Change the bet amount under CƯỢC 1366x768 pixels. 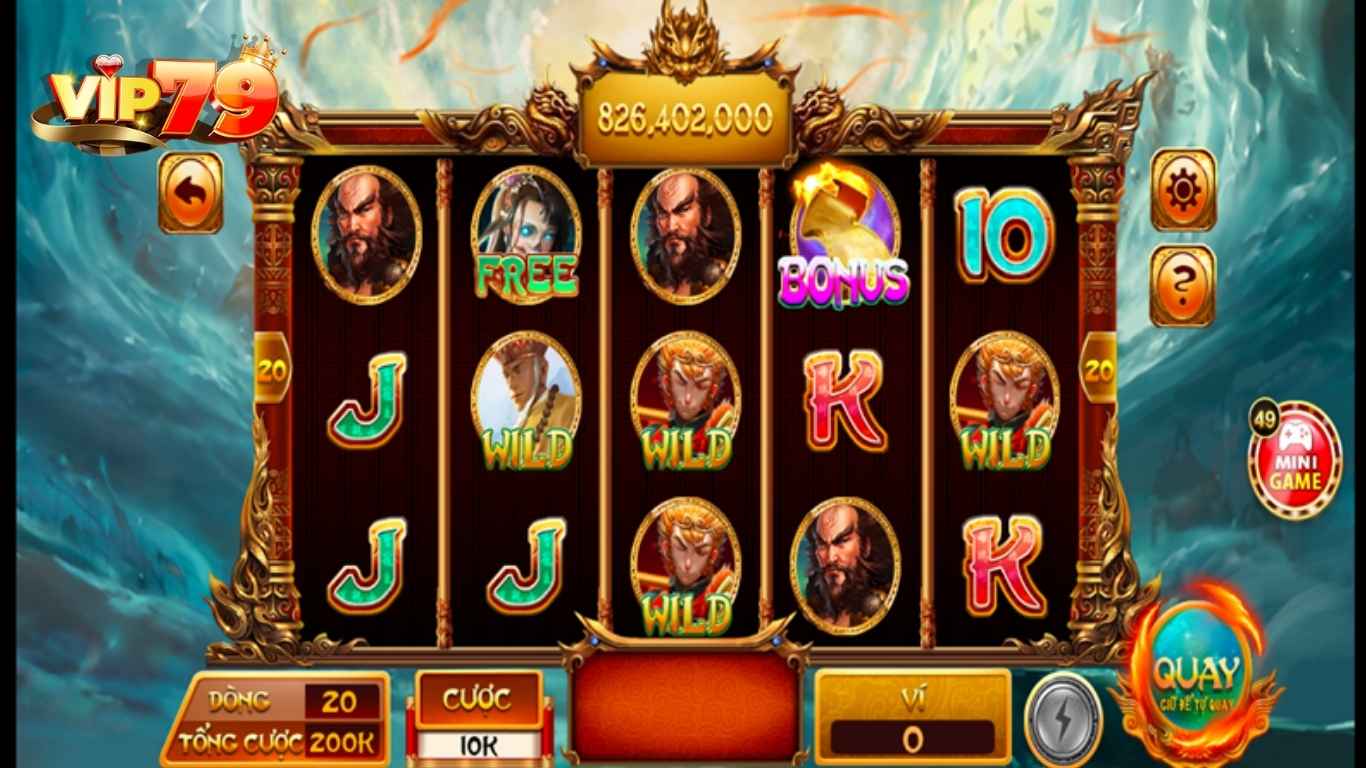(478, 745)
